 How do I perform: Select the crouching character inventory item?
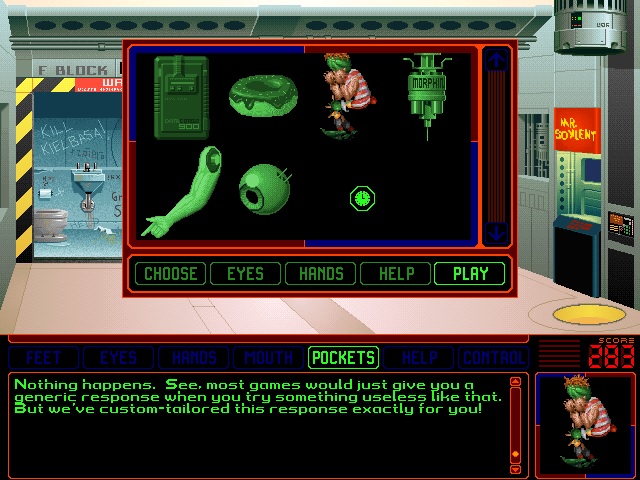pyautogui.click(x=345, y=93)
